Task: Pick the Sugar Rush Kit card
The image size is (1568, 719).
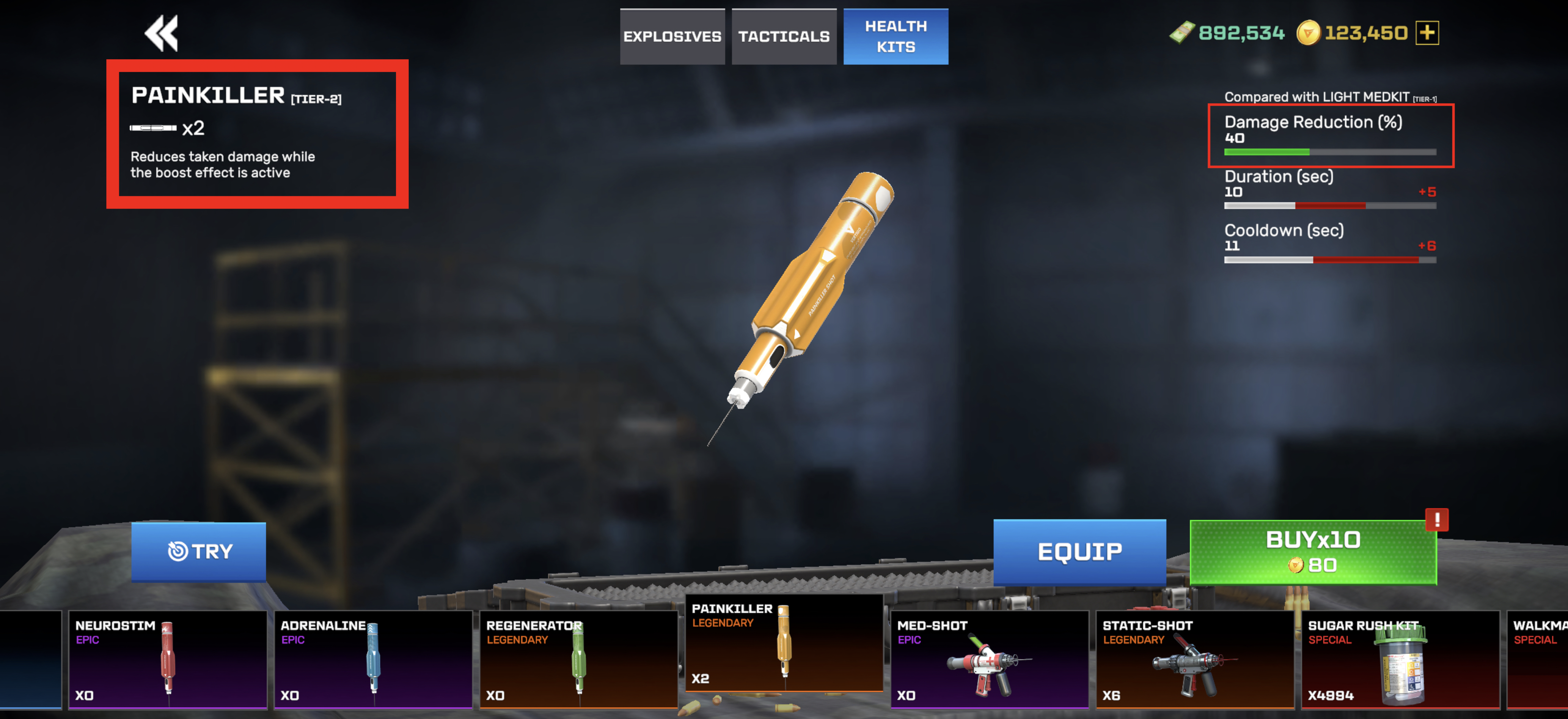Action: tap(1400, 659)
